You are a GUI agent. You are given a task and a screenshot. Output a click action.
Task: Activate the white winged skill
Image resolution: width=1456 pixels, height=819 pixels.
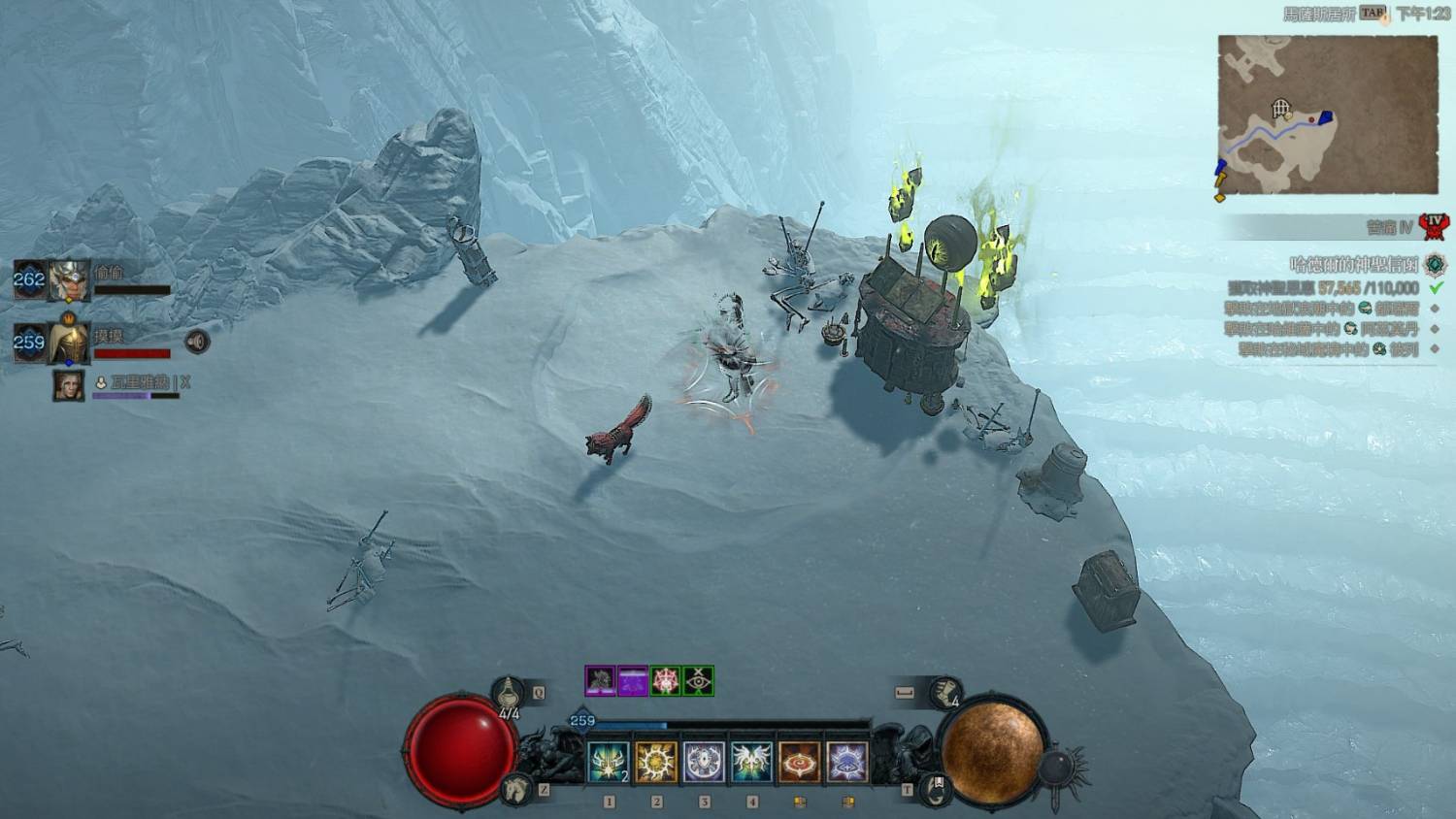[751, 763]
